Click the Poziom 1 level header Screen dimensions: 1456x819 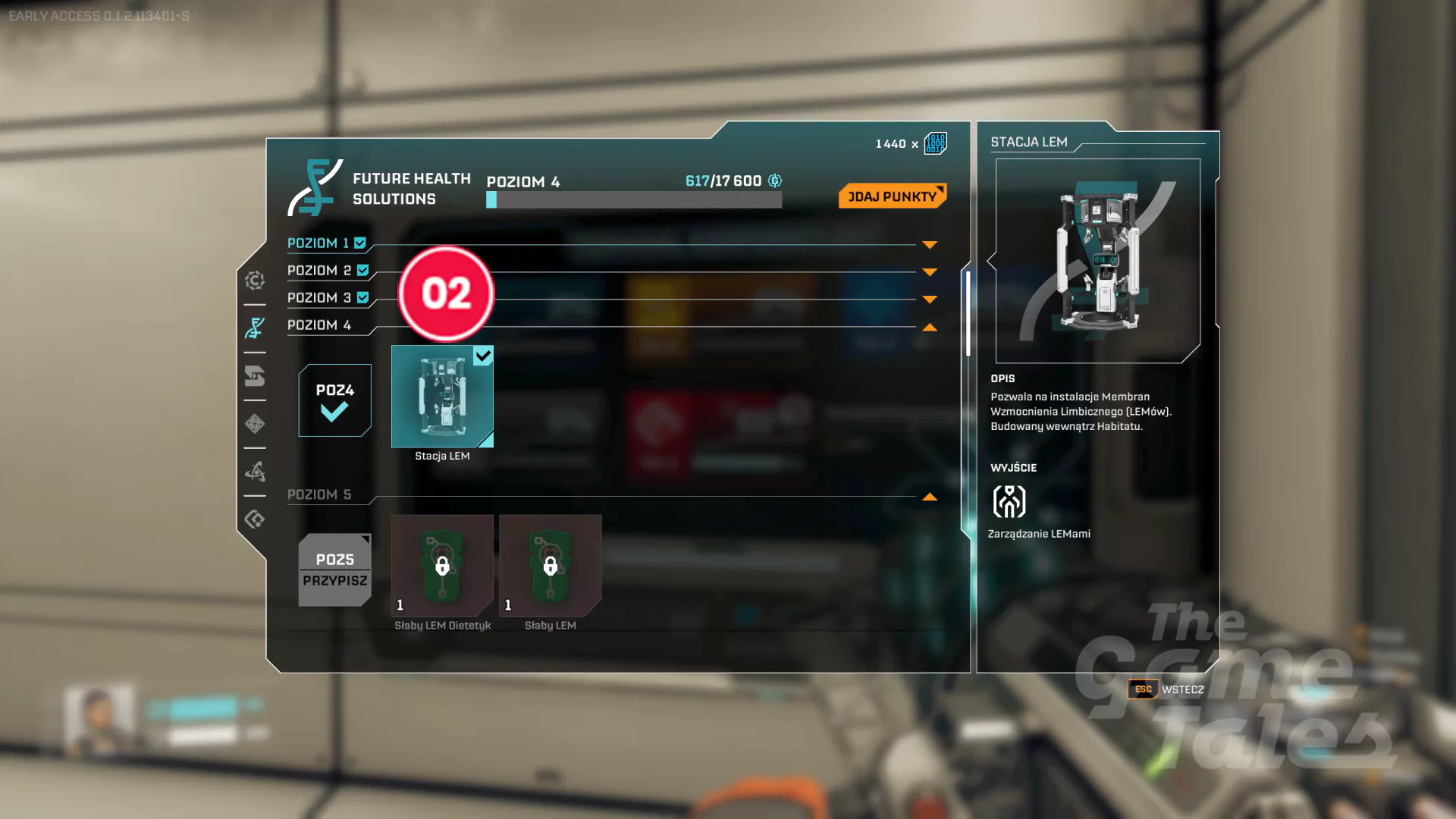318,243
